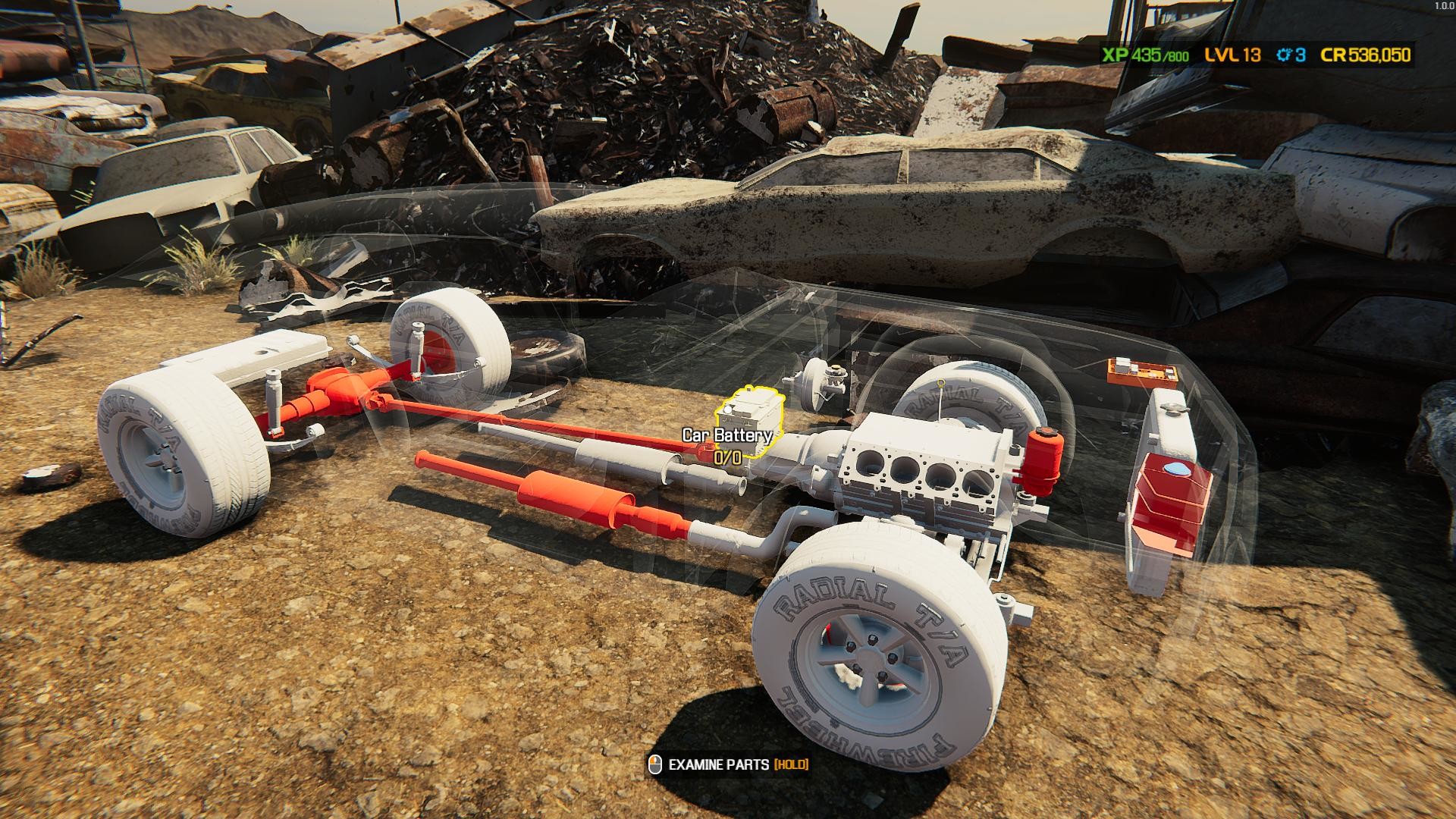Click the HOLD label in the bottom prompt
This screenshot has width=1456, height=819.
click(x=791, y=766)
